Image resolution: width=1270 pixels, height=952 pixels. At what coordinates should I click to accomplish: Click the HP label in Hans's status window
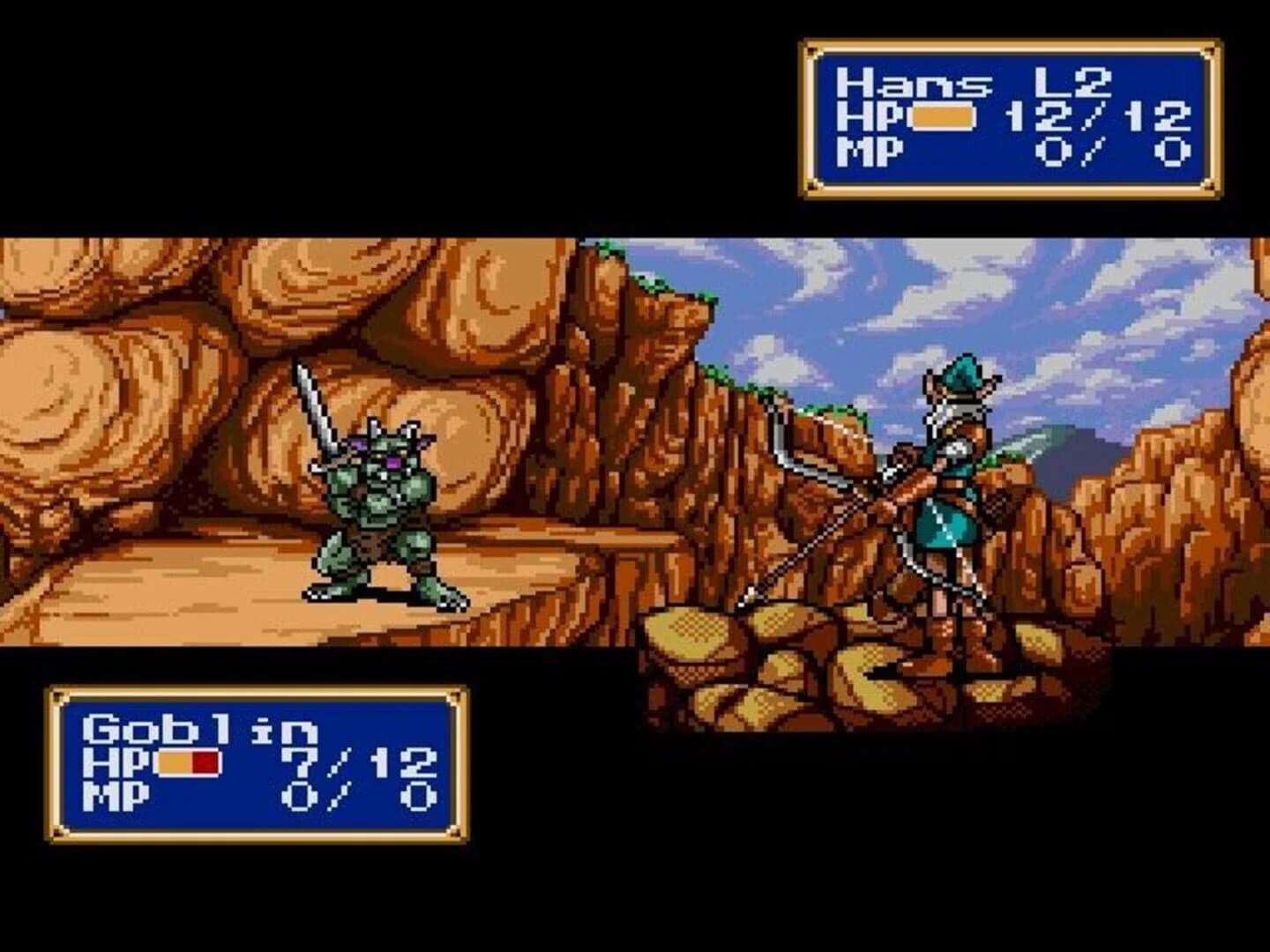[863, 117]
